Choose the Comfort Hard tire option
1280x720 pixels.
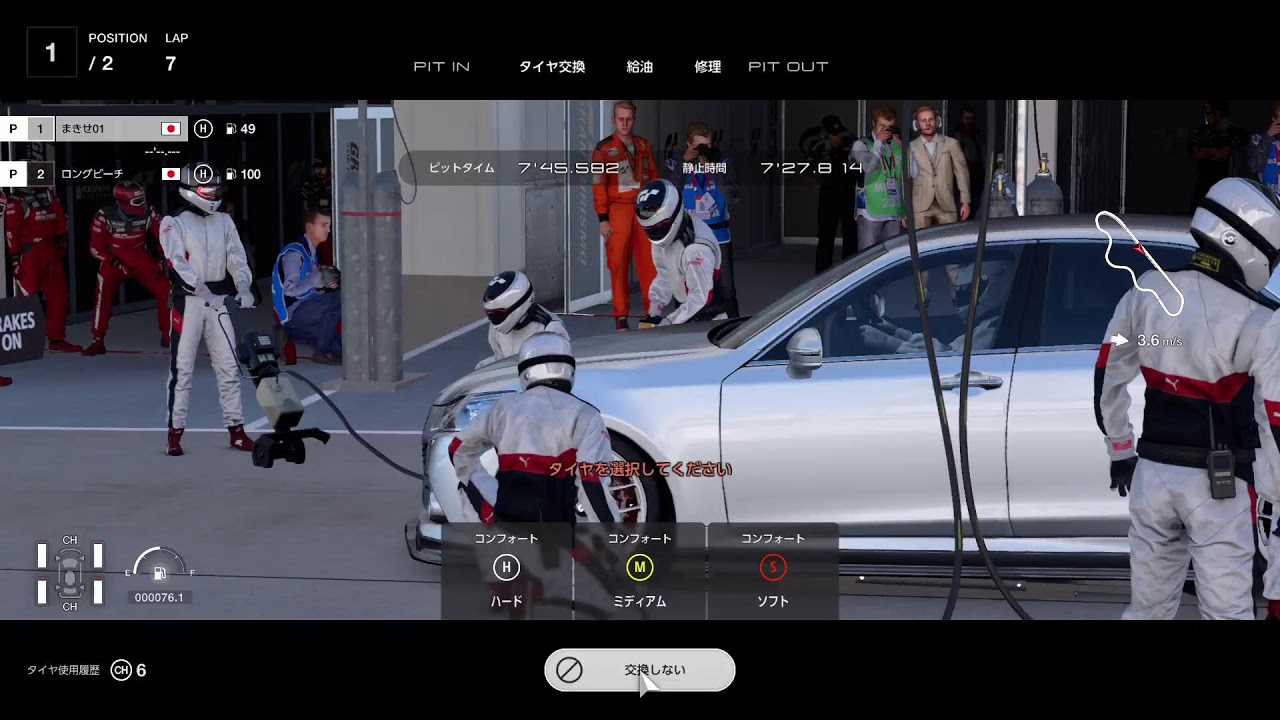(506, 570)
